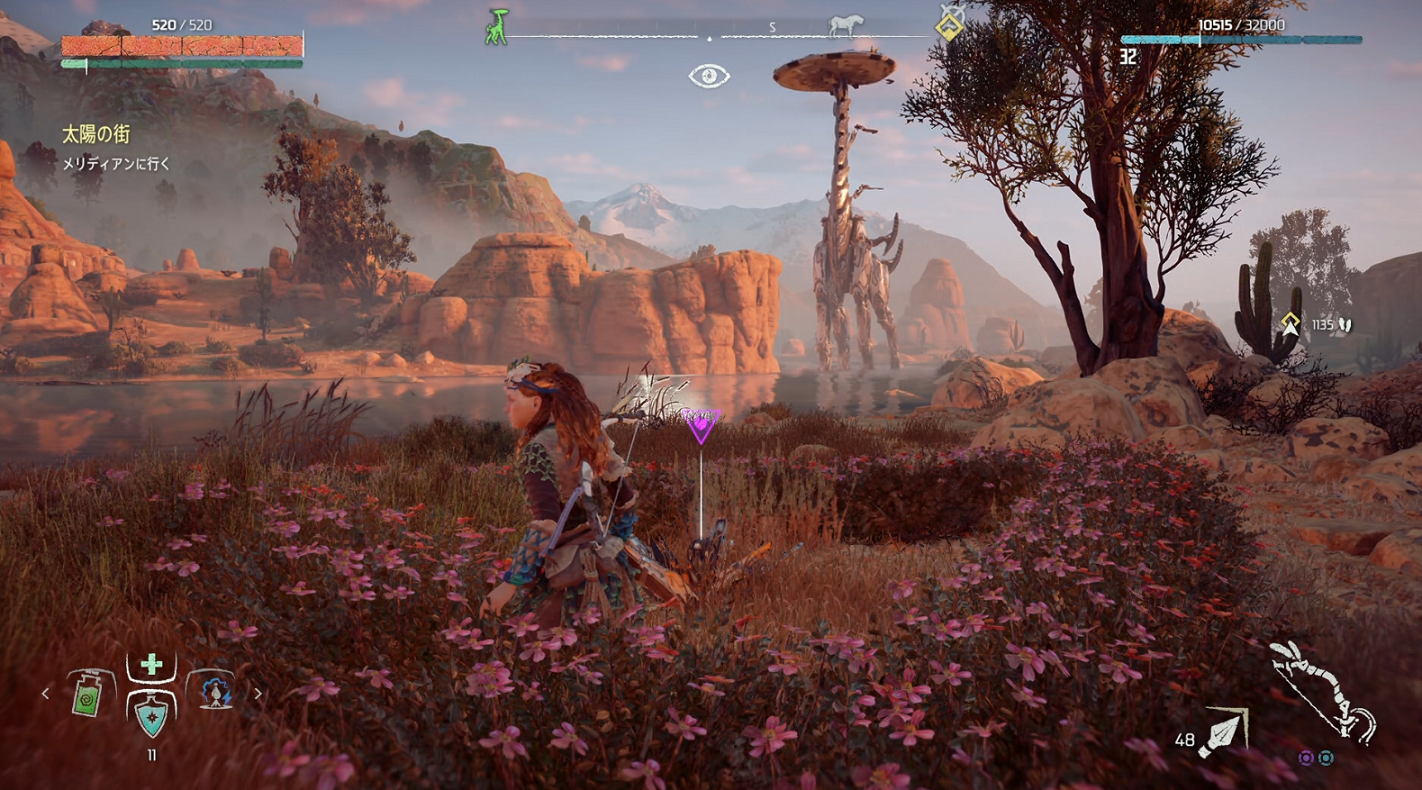The width and height of the screenshot is (1422, 790).
Task: Use the green cross medicine pouch
Action: pyautogui.click(x=151, y=665)
